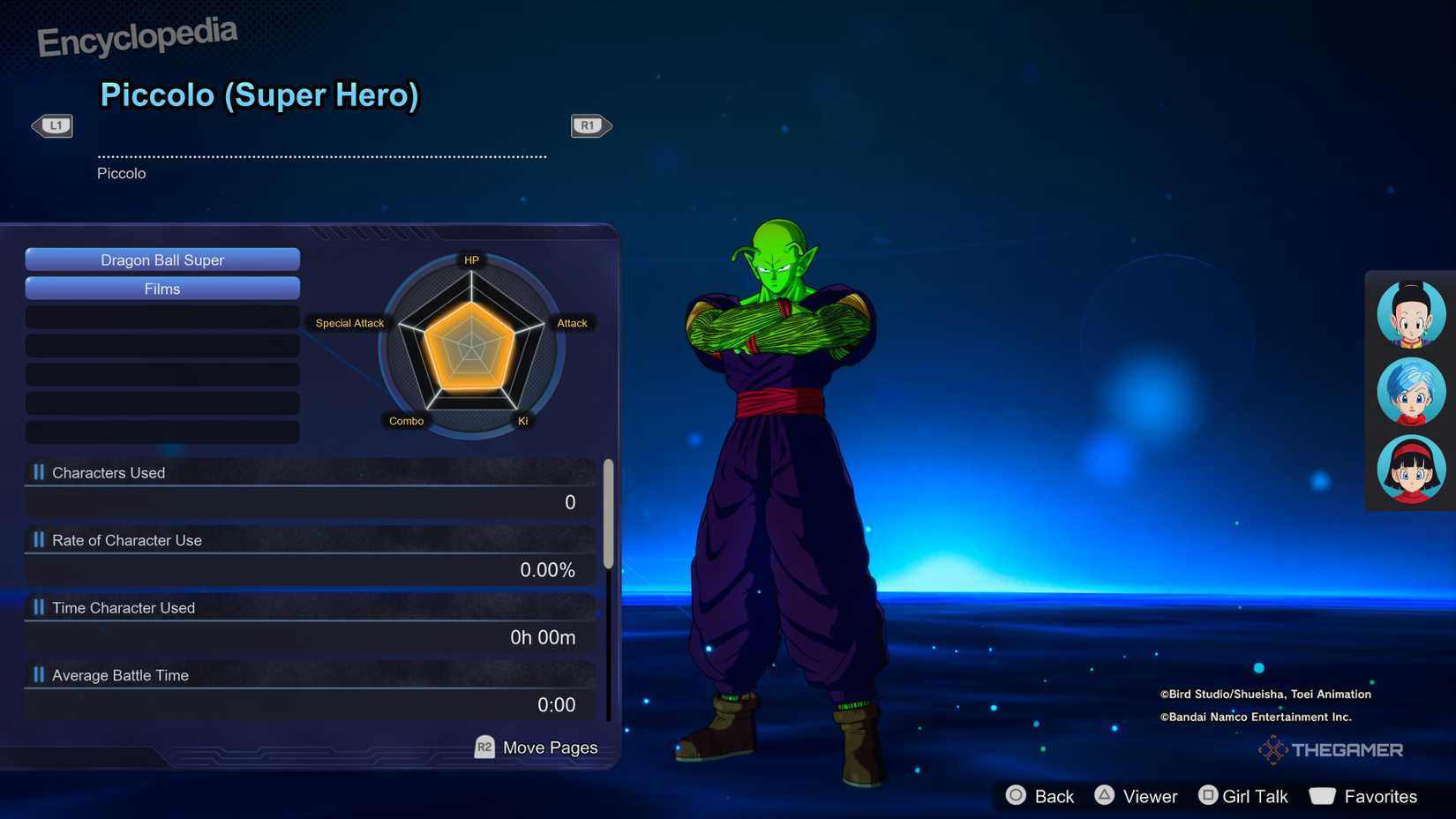Click the Characters Used stat icon
1456x819 pixels.
coord(37,472)
